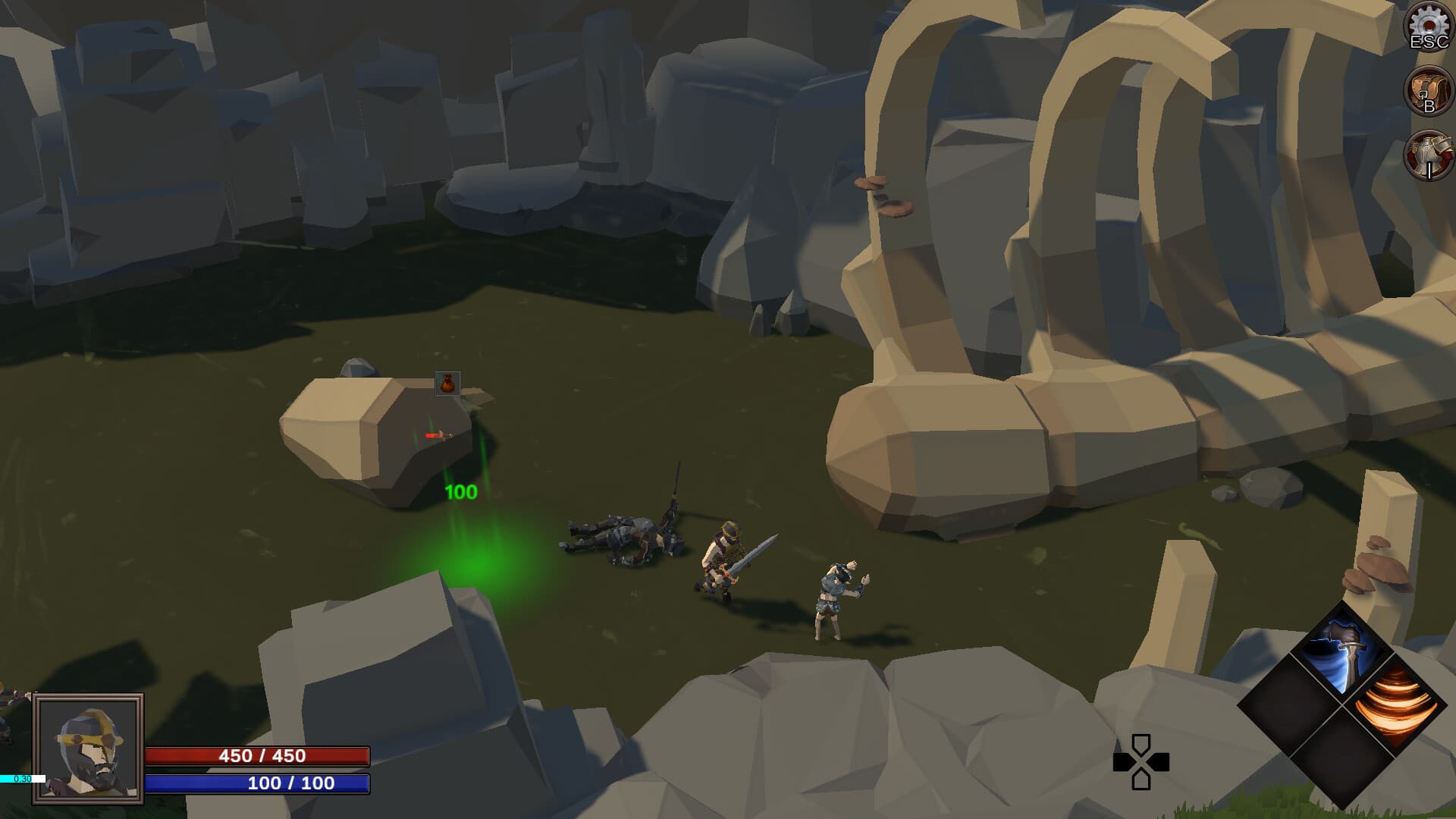Click the red dagger item on the rock
Viewport: 1456px width, 819px height.
(440, 435)
